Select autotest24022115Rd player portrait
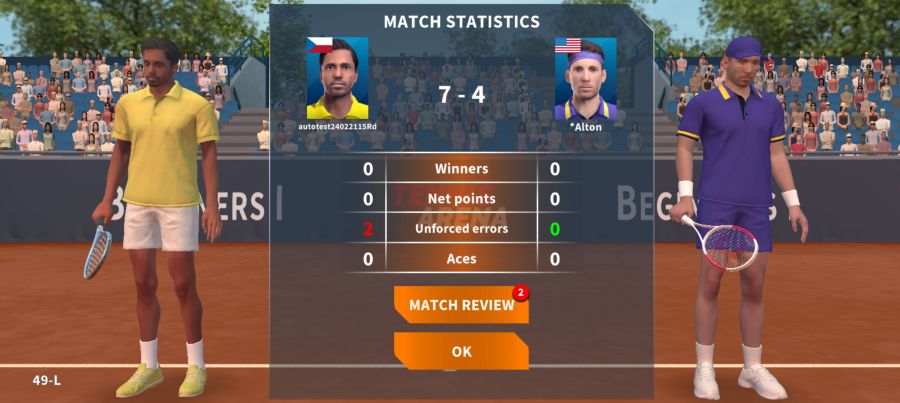This screenshot has height=403, width=900. [x=337, y=79]
